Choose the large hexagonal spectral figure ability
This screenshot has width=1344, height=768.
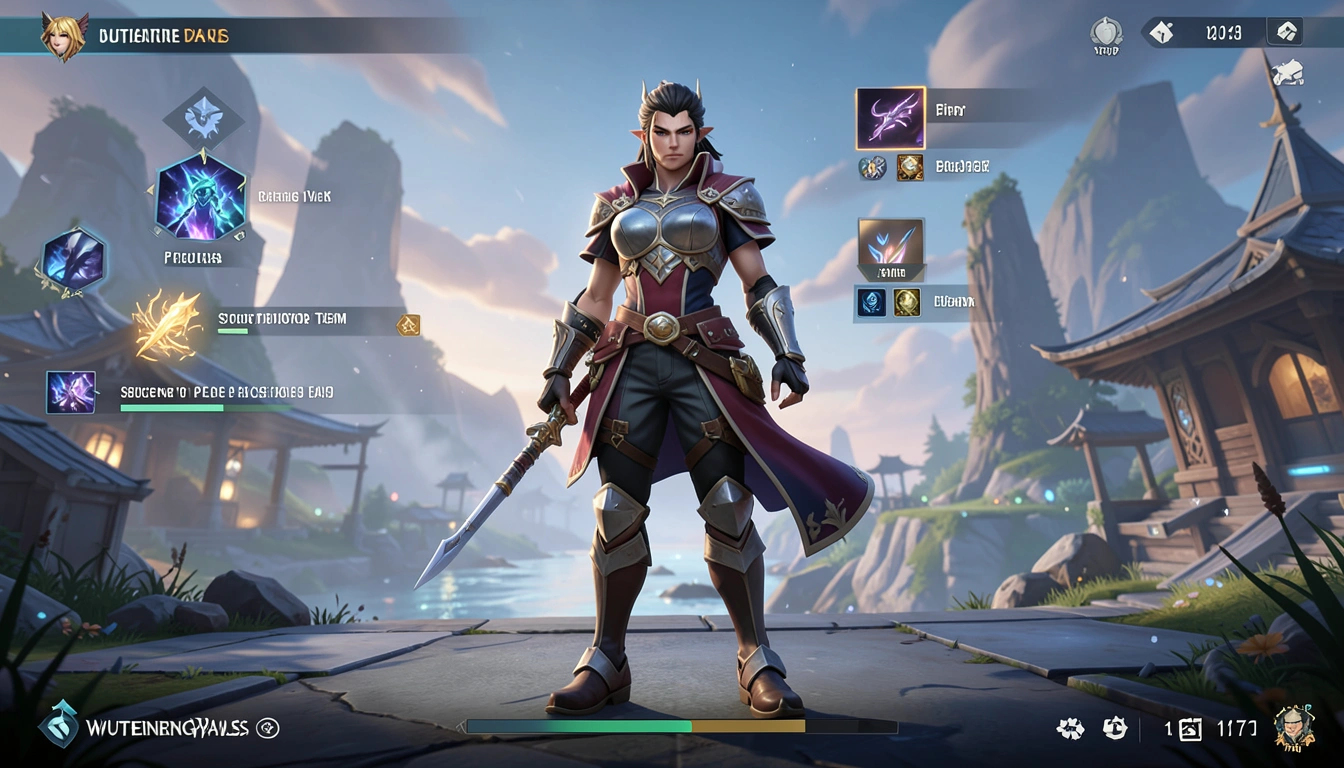point(201,197)
